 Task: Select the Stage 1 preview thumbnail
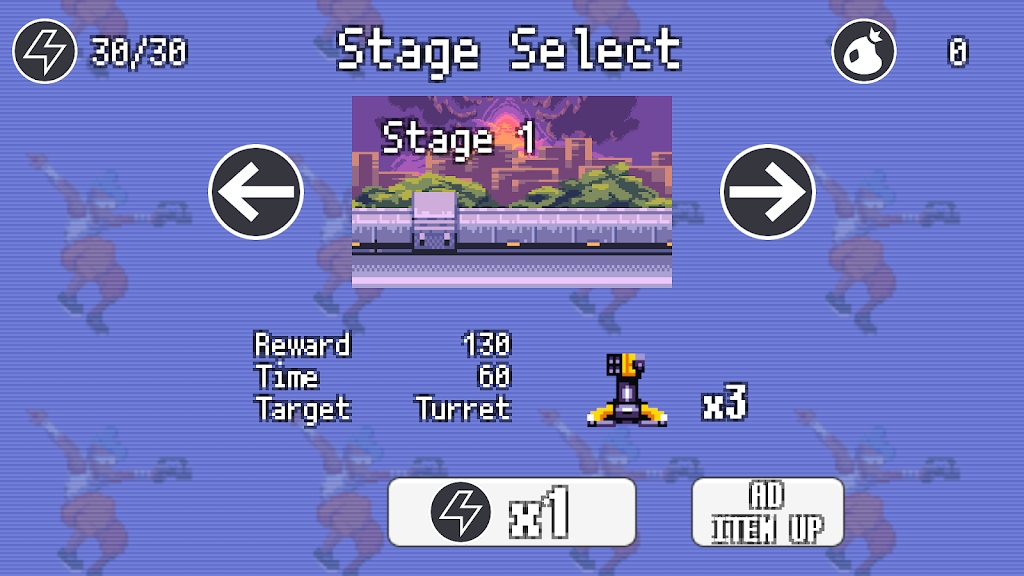[511, 192]
